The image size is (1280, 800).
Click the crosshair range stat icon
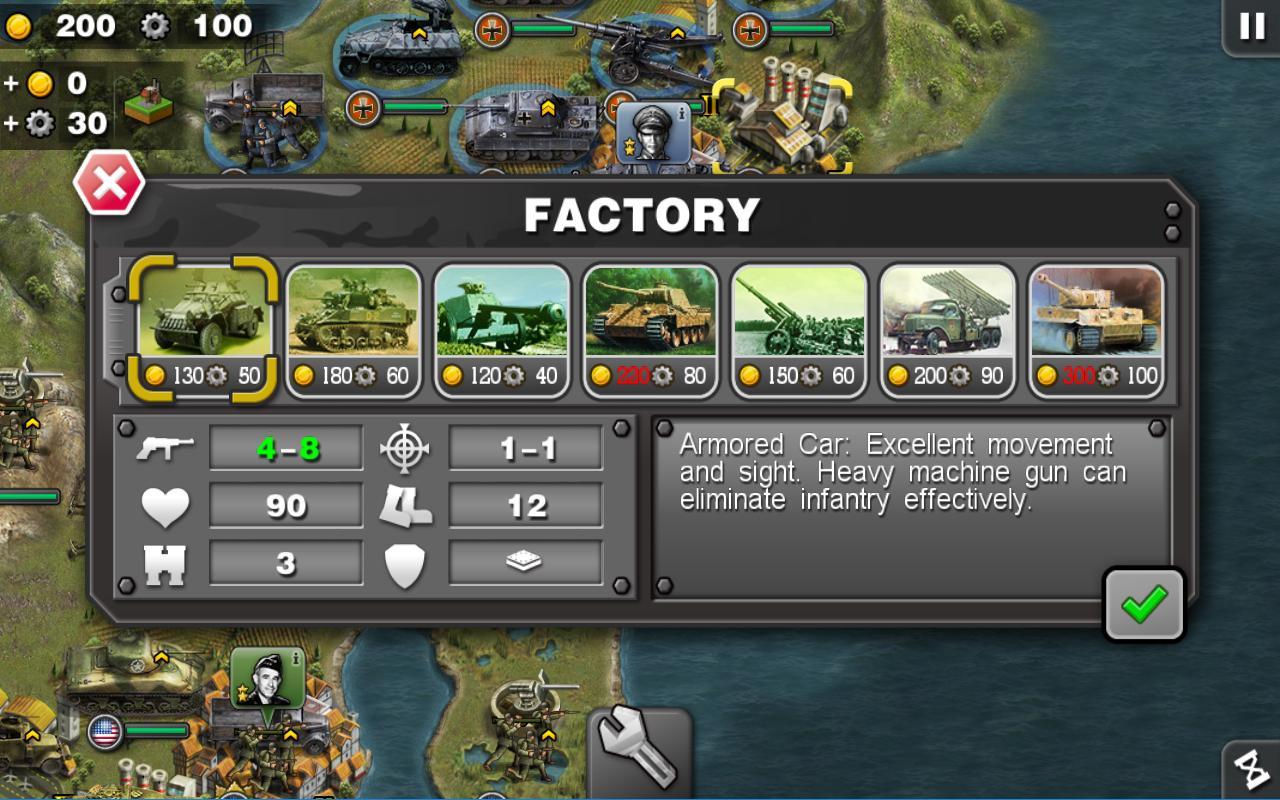coord(405,448)
